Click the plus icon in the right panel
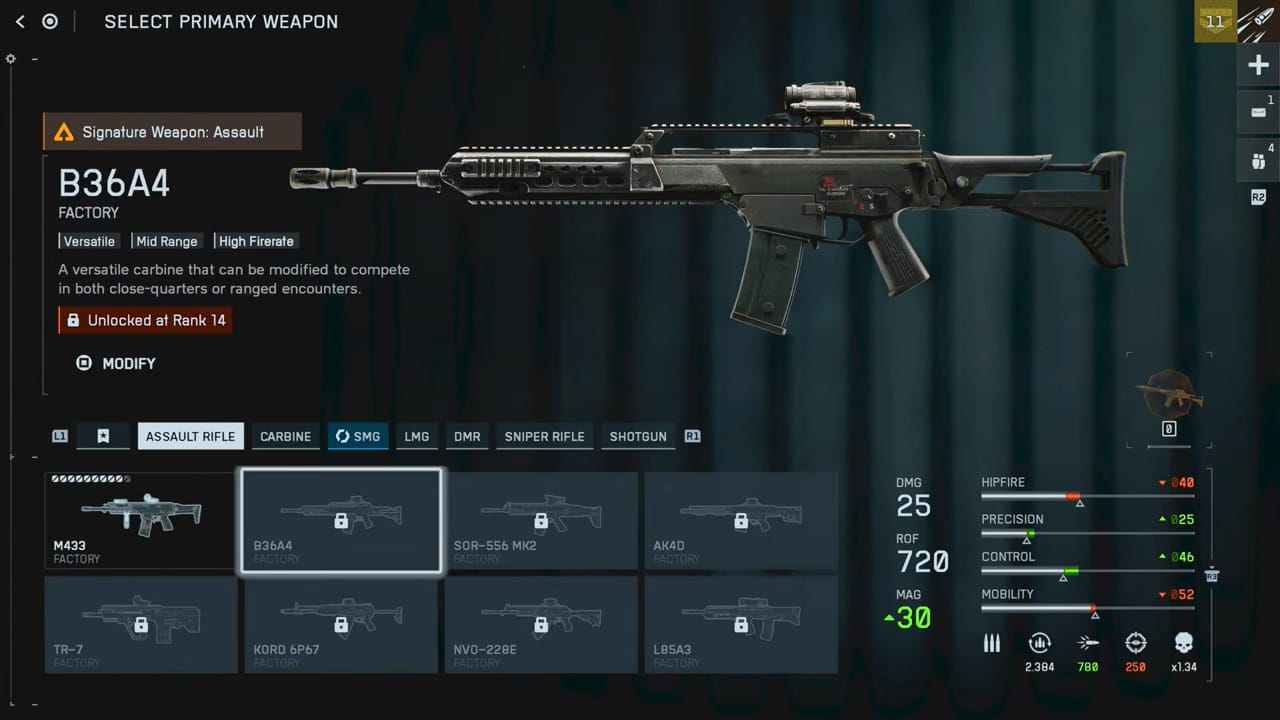The width and height of the screenshot is (1280, 720). [x=1258, y=64]
